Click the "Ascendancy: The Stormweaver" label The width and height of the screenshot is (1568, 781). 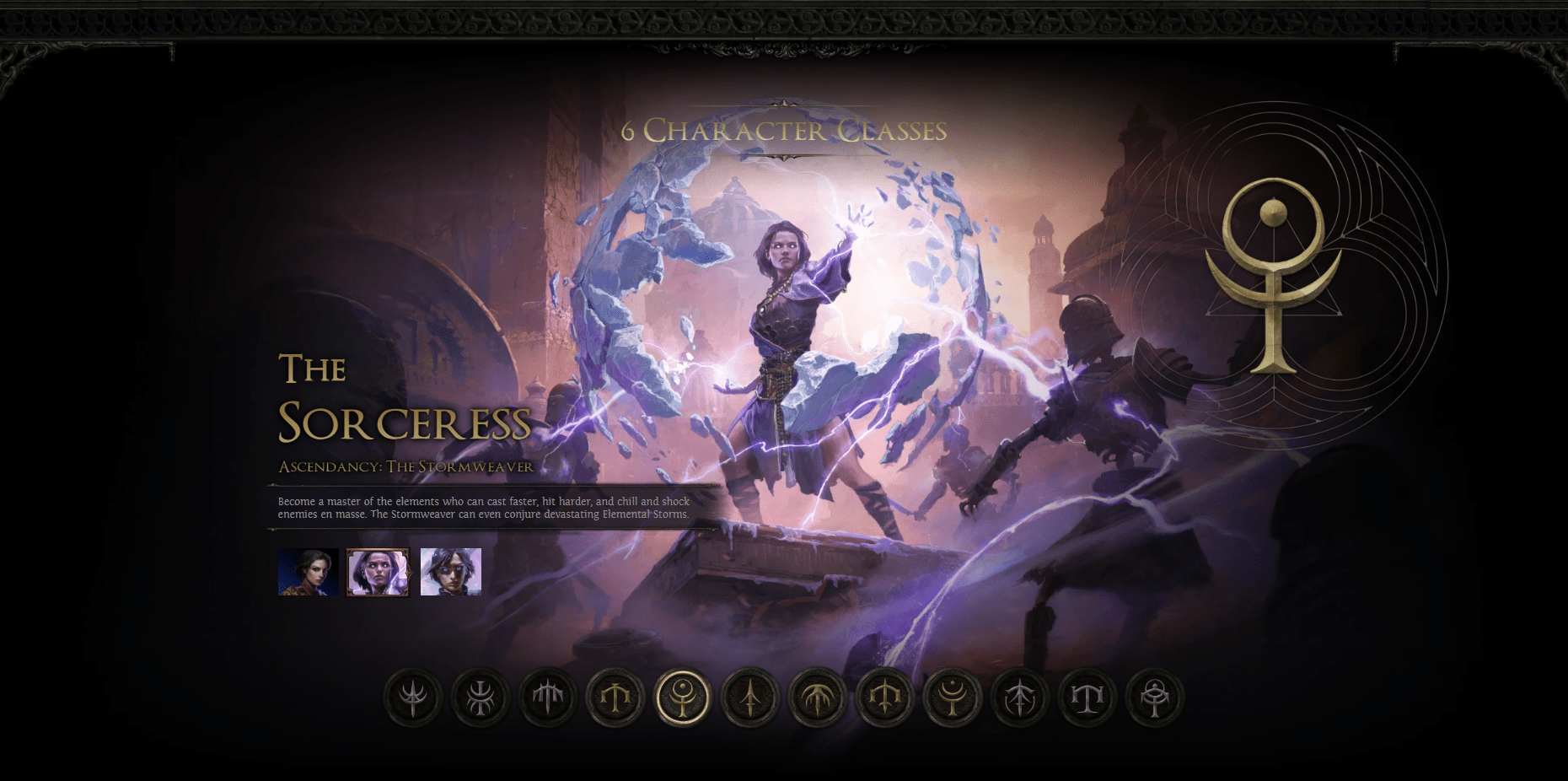407,464
